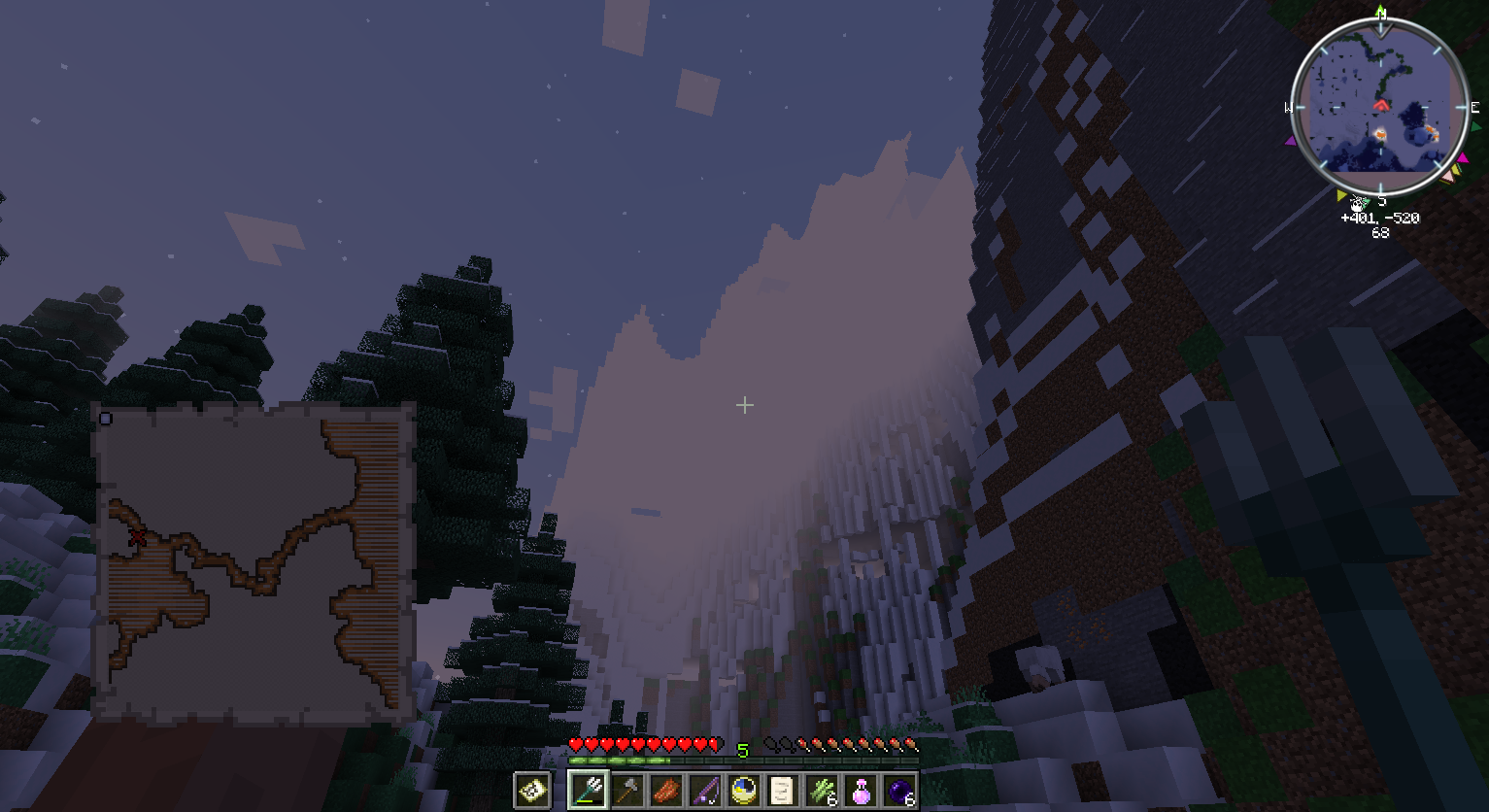Viewport: 1489px width, 812px height.
Task: Select the stone axe in the hotbar
Action: 626,791
